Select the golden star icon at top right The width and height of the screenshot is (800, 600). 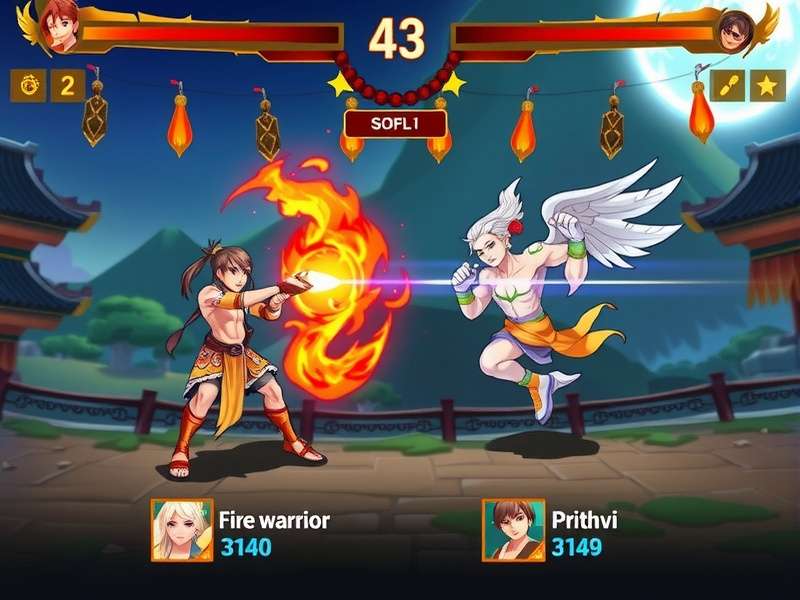pos(767,86)
